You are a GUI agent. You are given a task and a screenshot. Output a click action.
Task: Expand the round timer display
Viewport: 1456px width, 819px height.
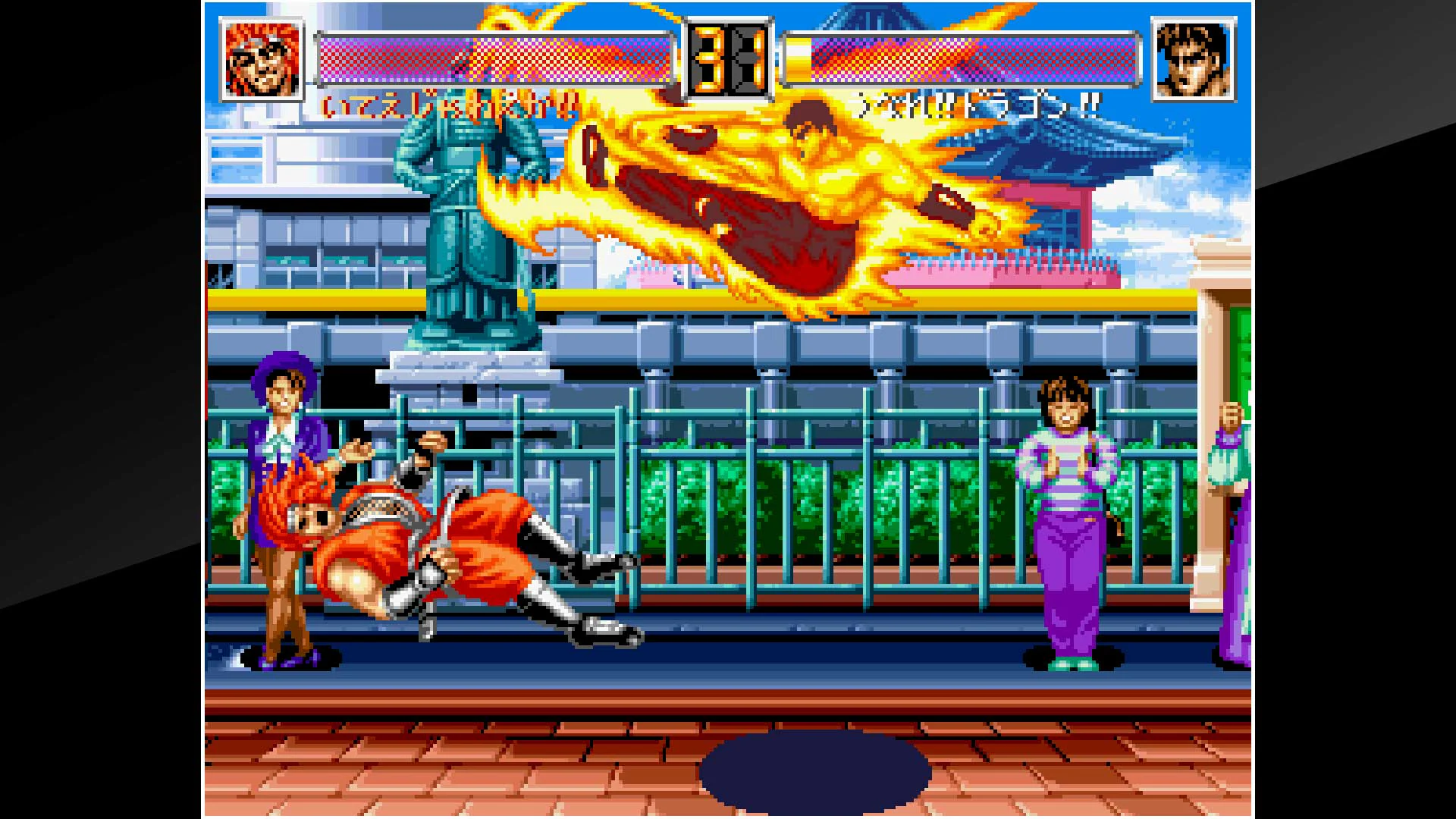pos(726,59)
